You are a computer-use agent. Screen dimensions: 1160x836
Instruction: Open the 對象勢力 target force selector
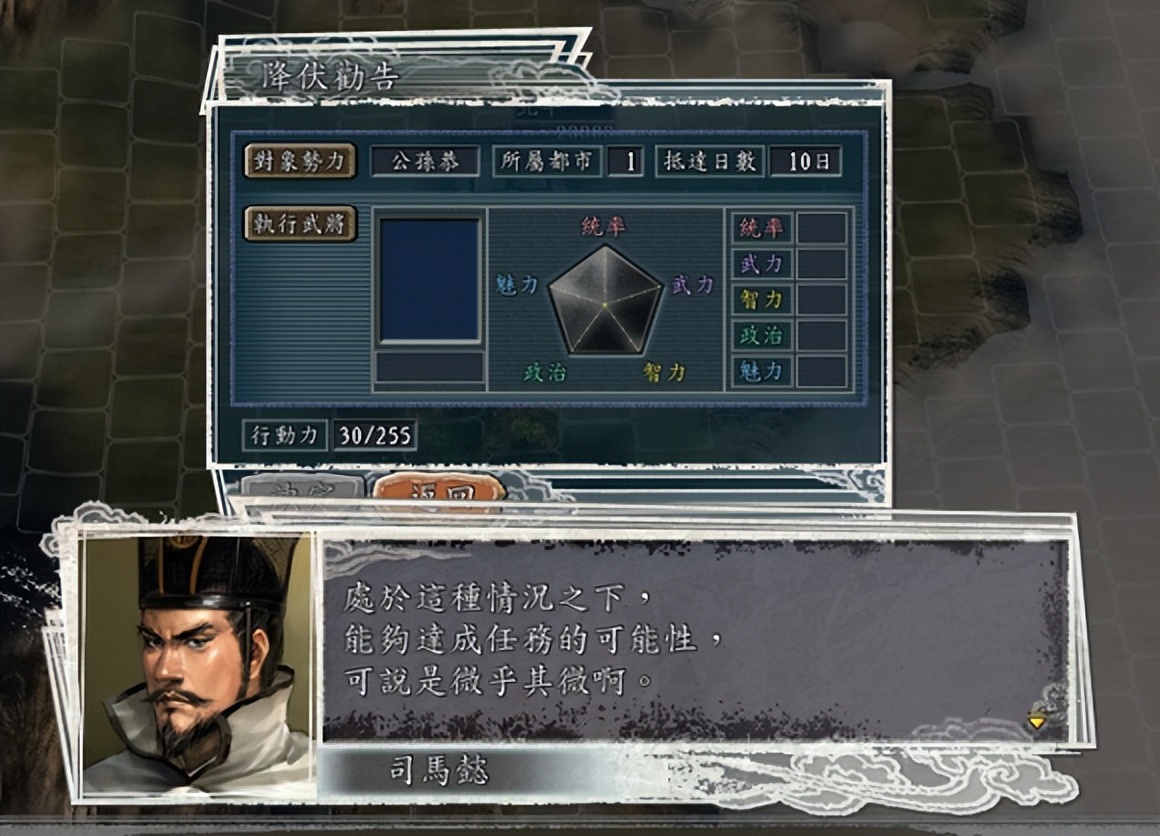click(300, 161)
